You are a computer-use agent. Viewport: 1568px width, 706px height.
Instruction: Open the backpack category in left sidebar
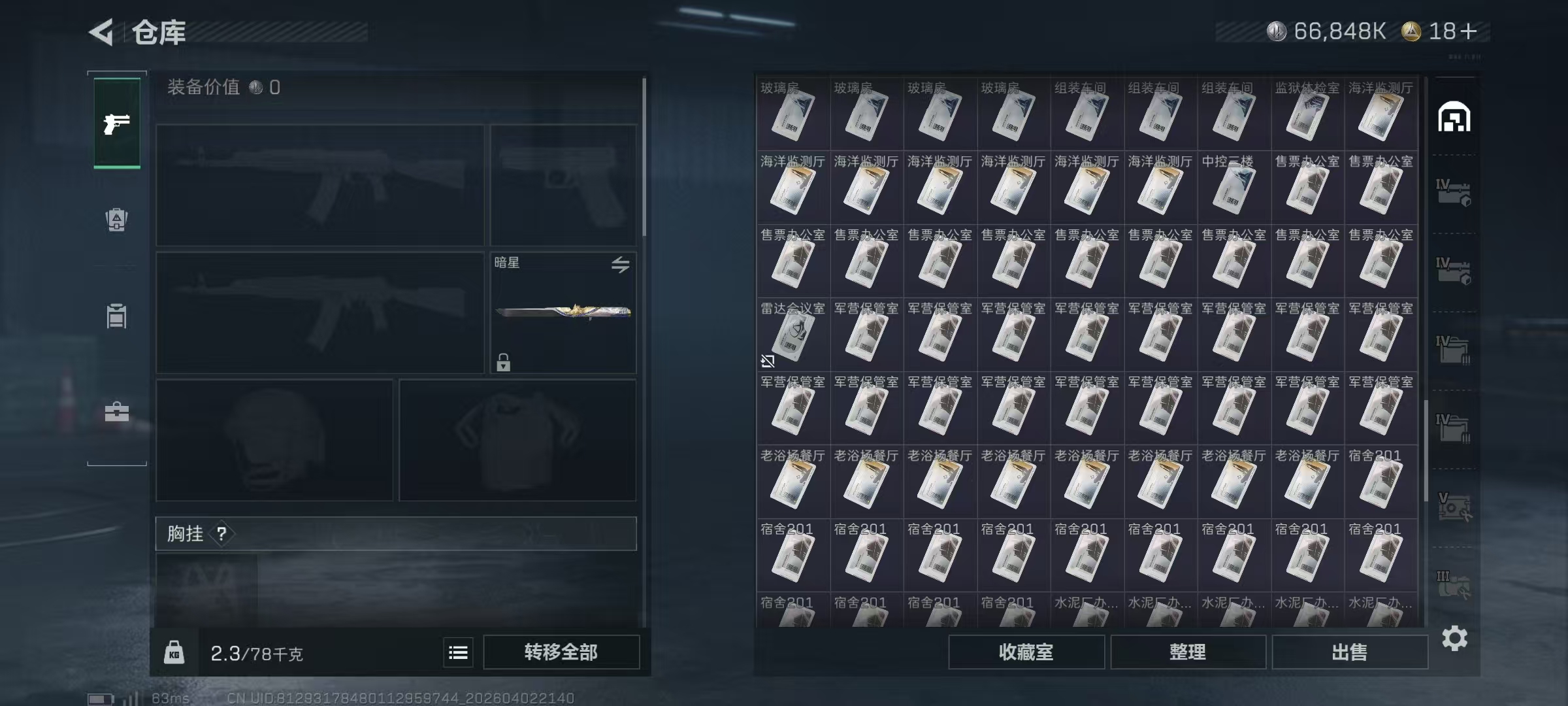(x=116, y=221)
